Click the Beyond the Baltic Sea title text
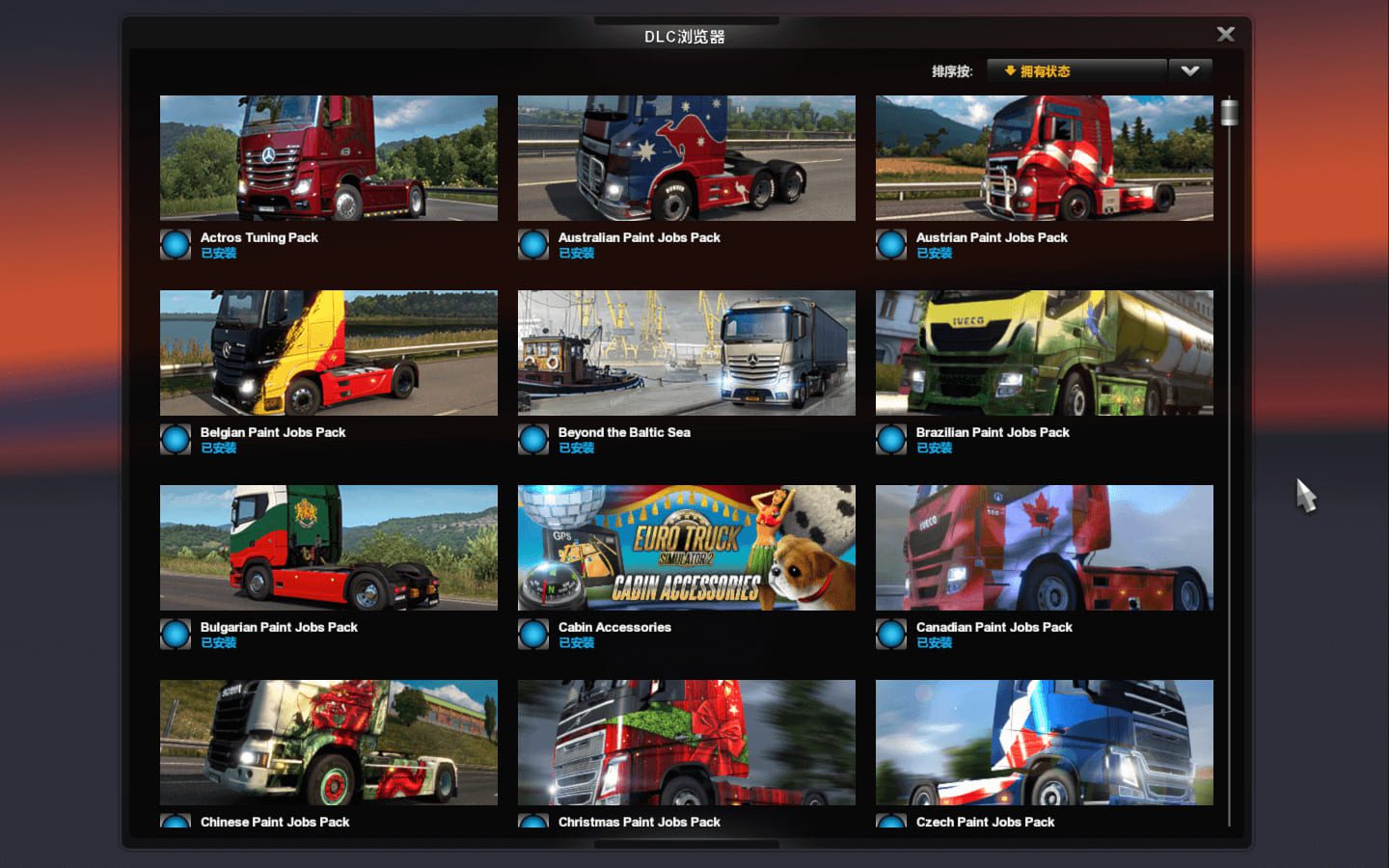 (624, 432)
